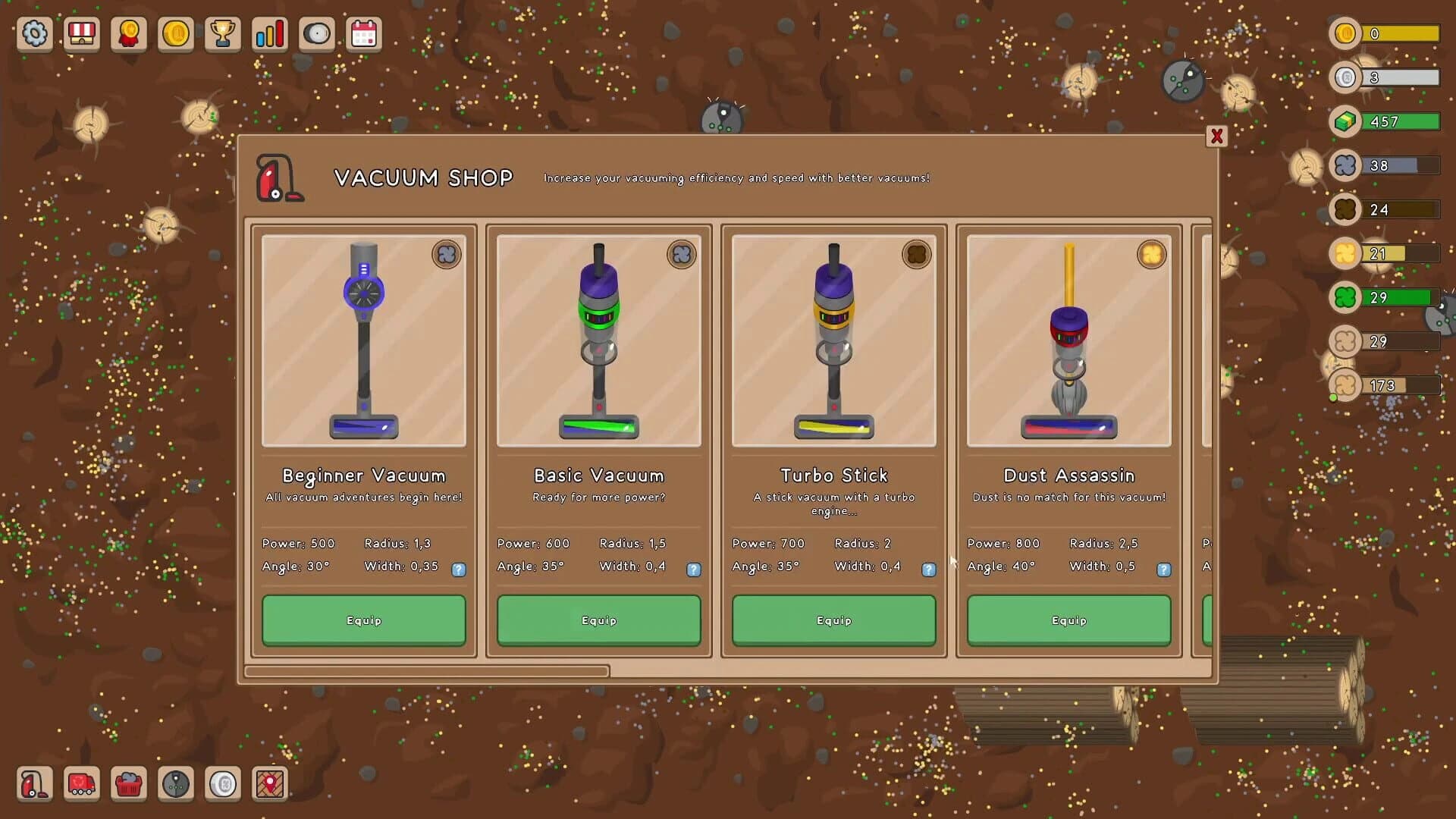The height and width of the screenshot is (819, 1456).
Task: Open the market stall shop icon
Action: click(x=81, y=33)
